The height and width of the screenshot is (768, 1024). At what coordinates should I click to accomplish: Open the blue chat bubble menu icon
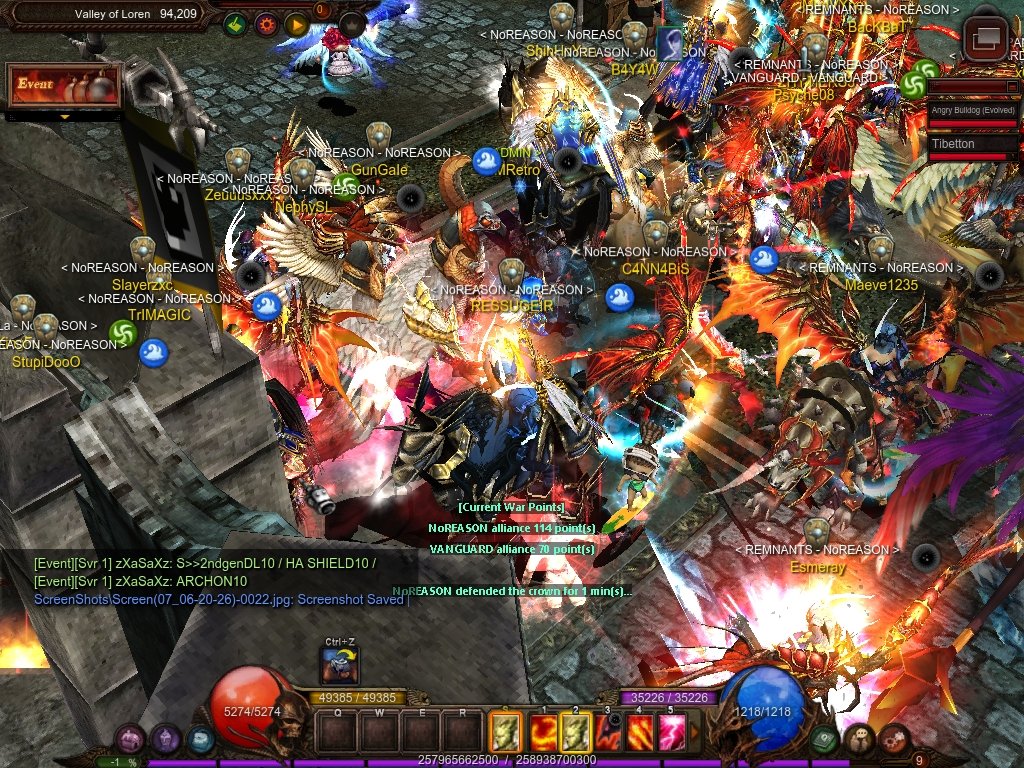[x=200, y=739]
